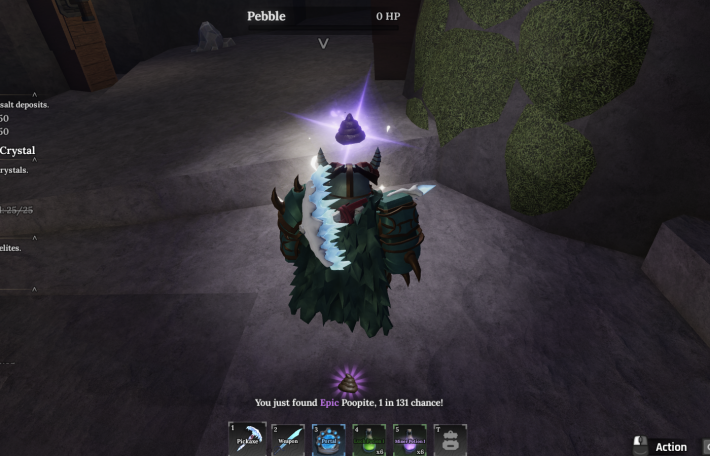This screenshot has height=456, width=710.
Task: Click the down chevron under Pebble
Action: 323,43
